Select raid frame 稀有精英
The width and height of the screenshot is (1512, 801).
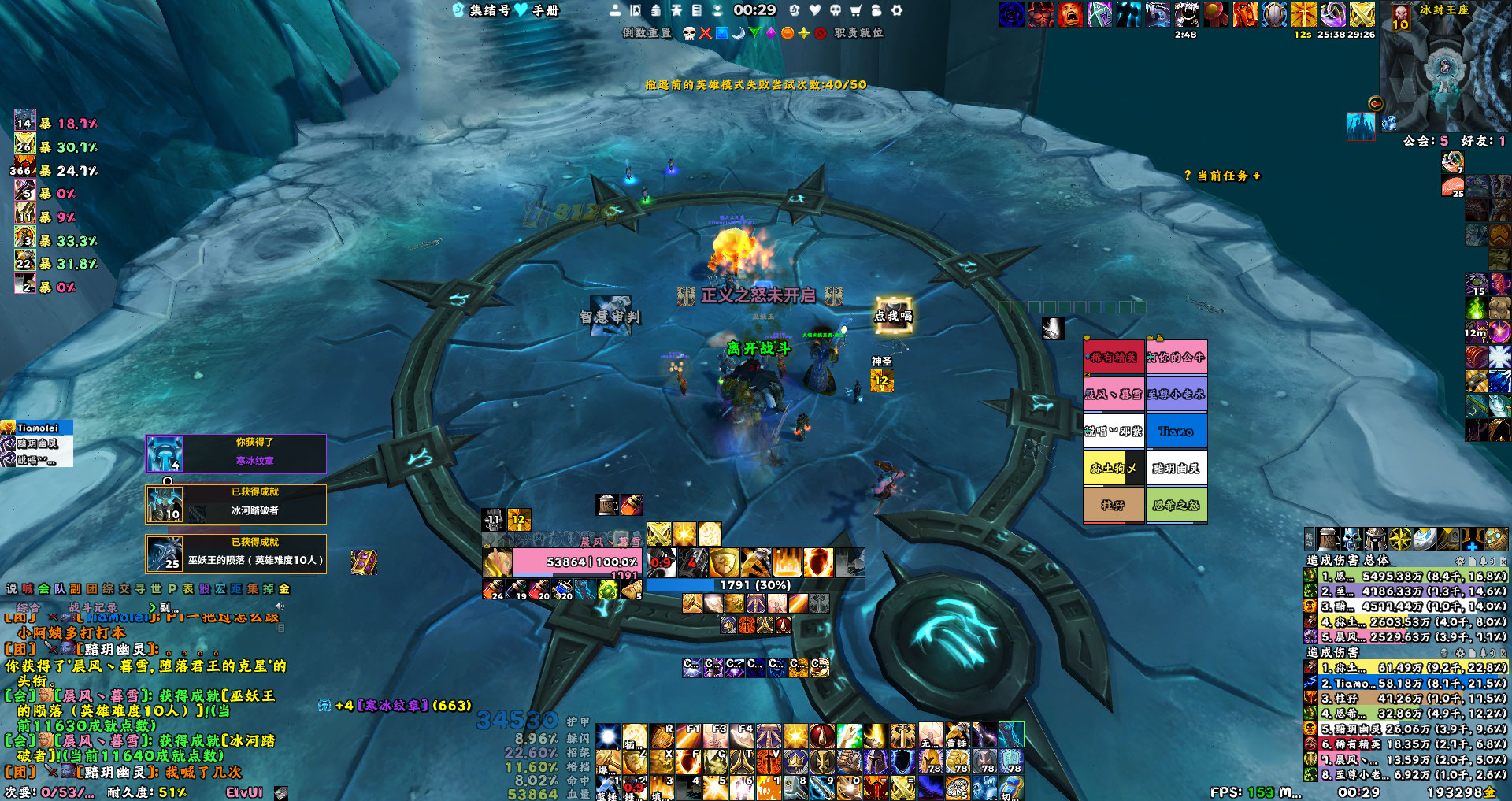tap(1114, 358)
